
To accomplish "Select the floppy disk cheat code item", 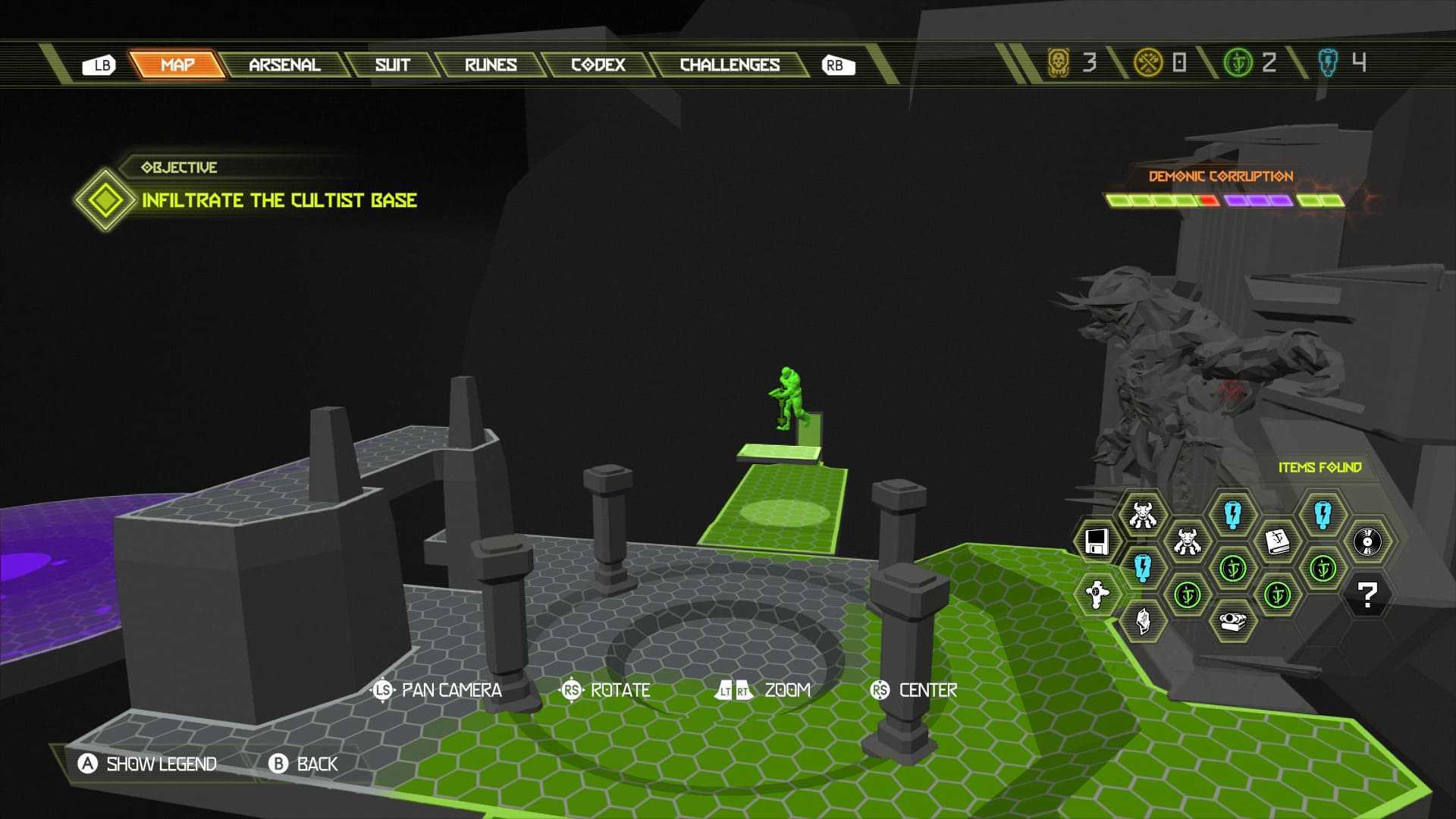I will tap(1097, 541).
